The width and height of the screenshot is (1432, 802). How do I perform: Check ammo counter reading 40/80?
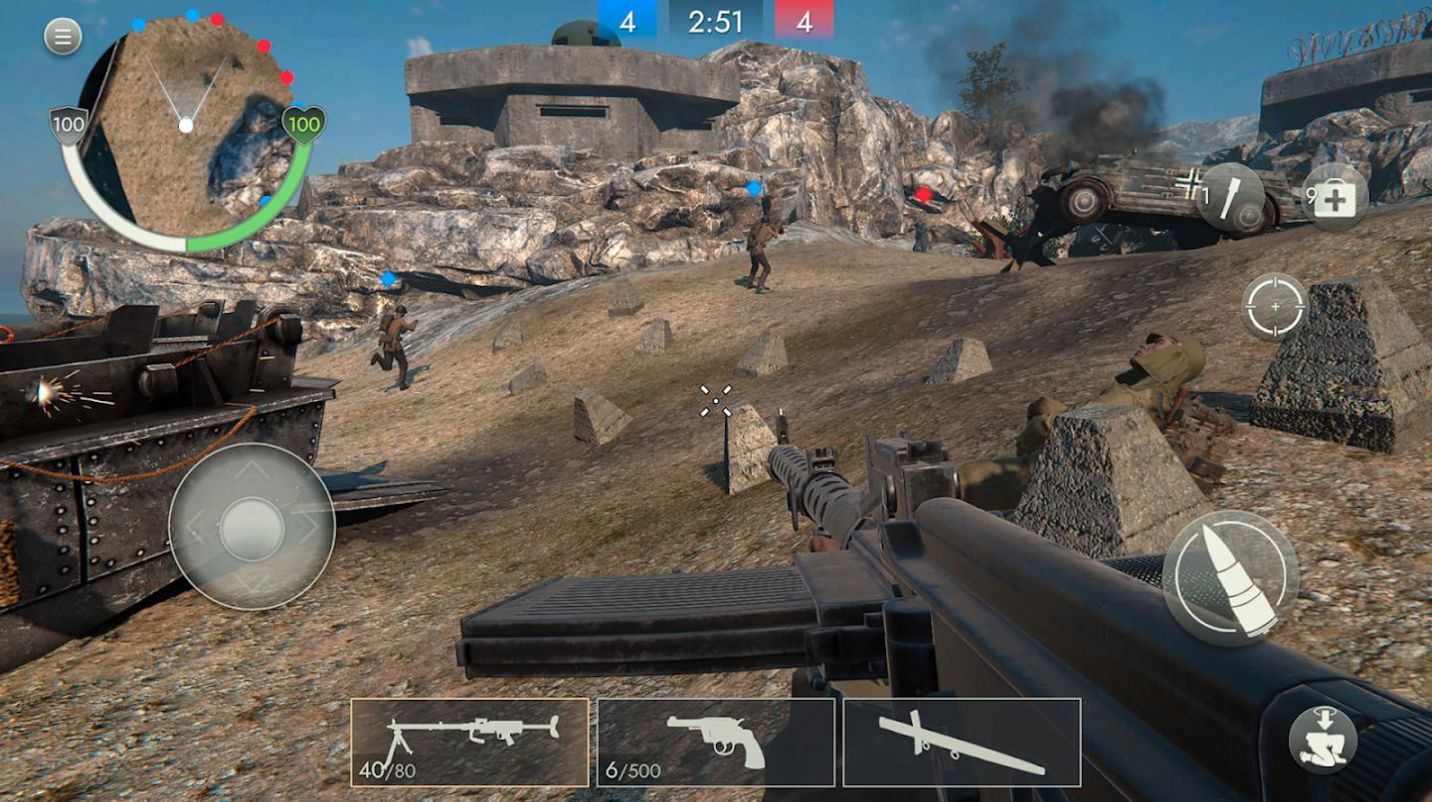pyautogui.click(x=388, y=772)
